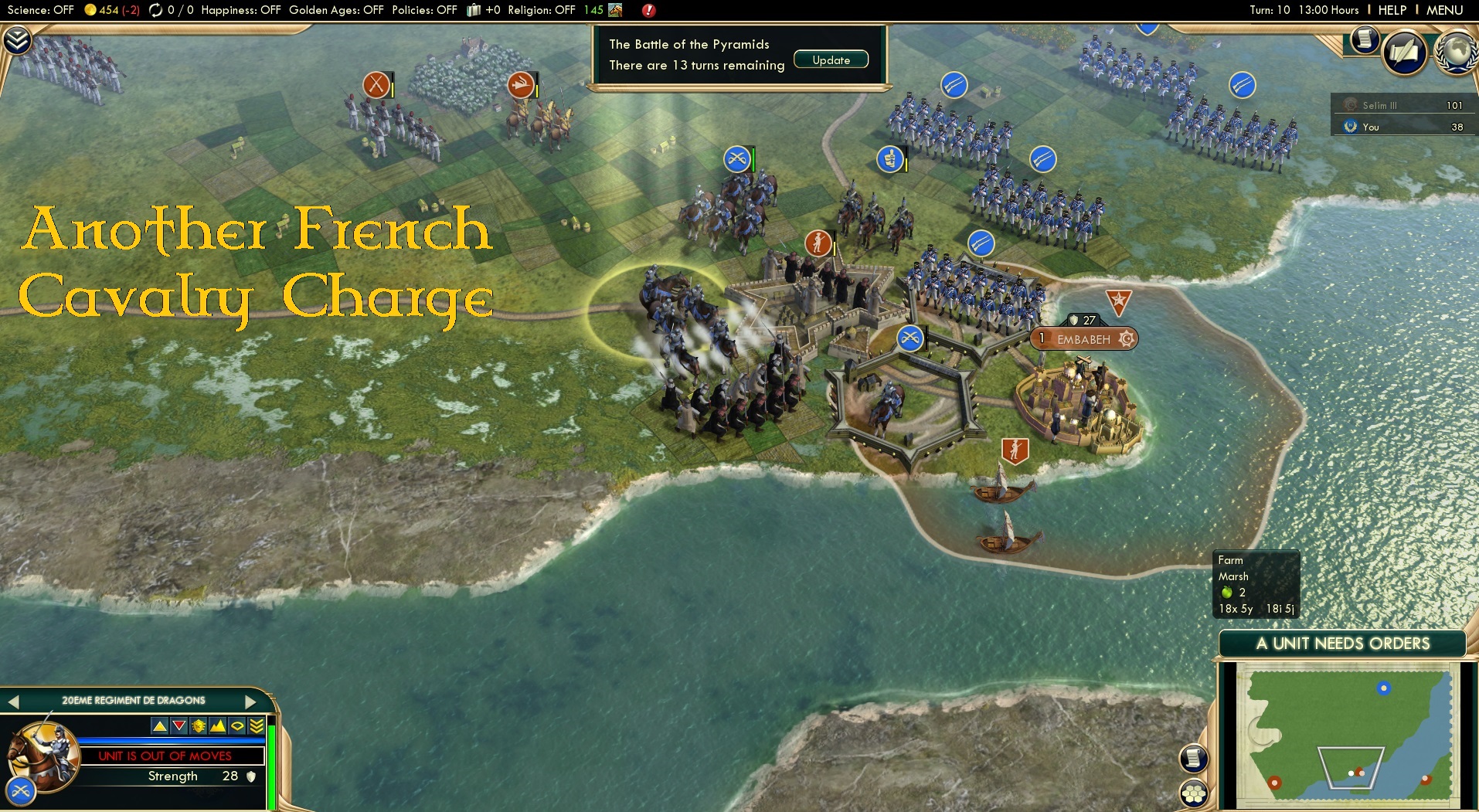Click the scroll icon above the hex button
The width and height of the screenshot is (1479, 812).
[1194, 757]
